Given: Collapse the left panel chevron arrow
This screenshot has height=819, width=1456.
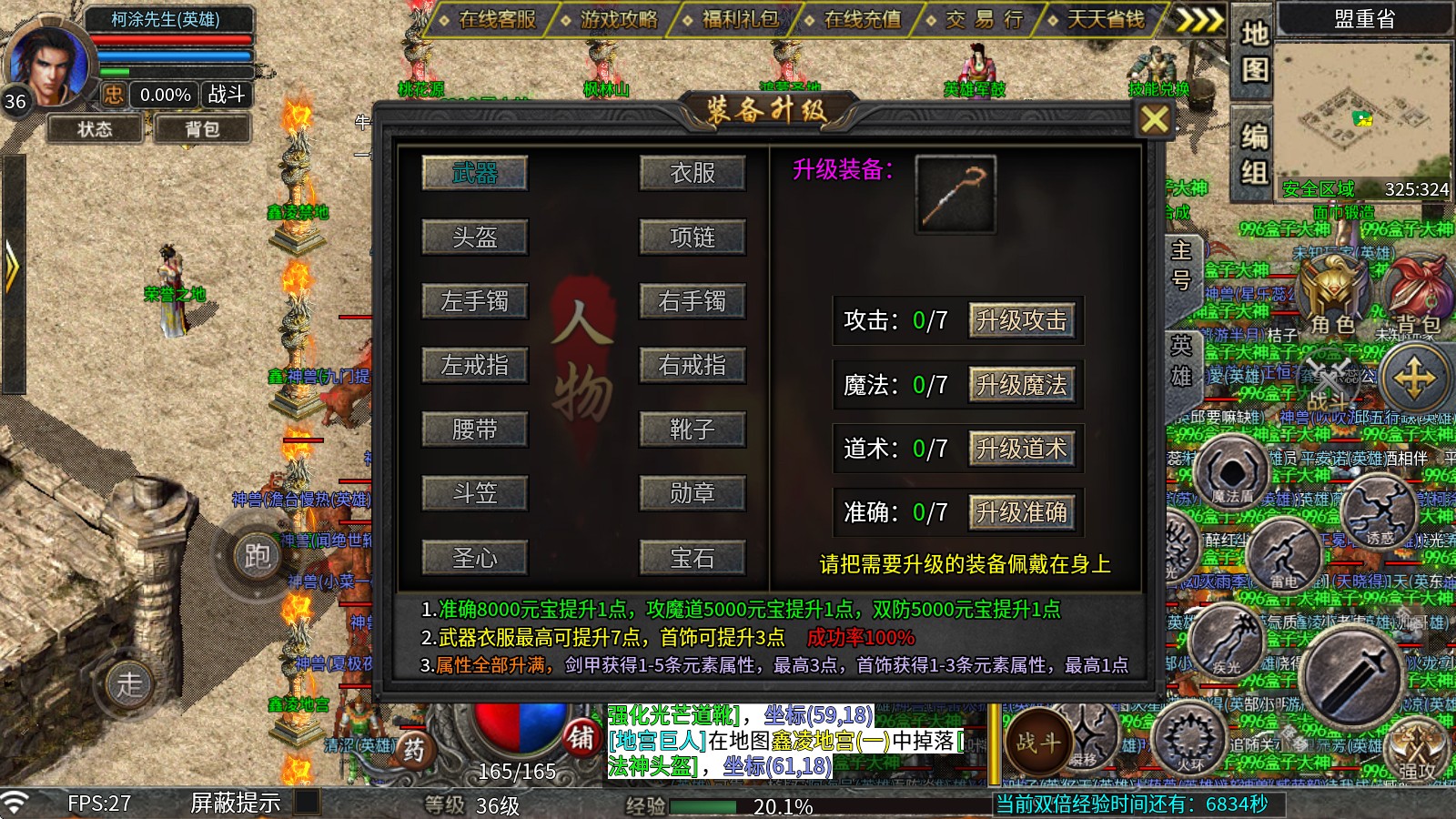Looking at the screenshot, I should point(12,264).
